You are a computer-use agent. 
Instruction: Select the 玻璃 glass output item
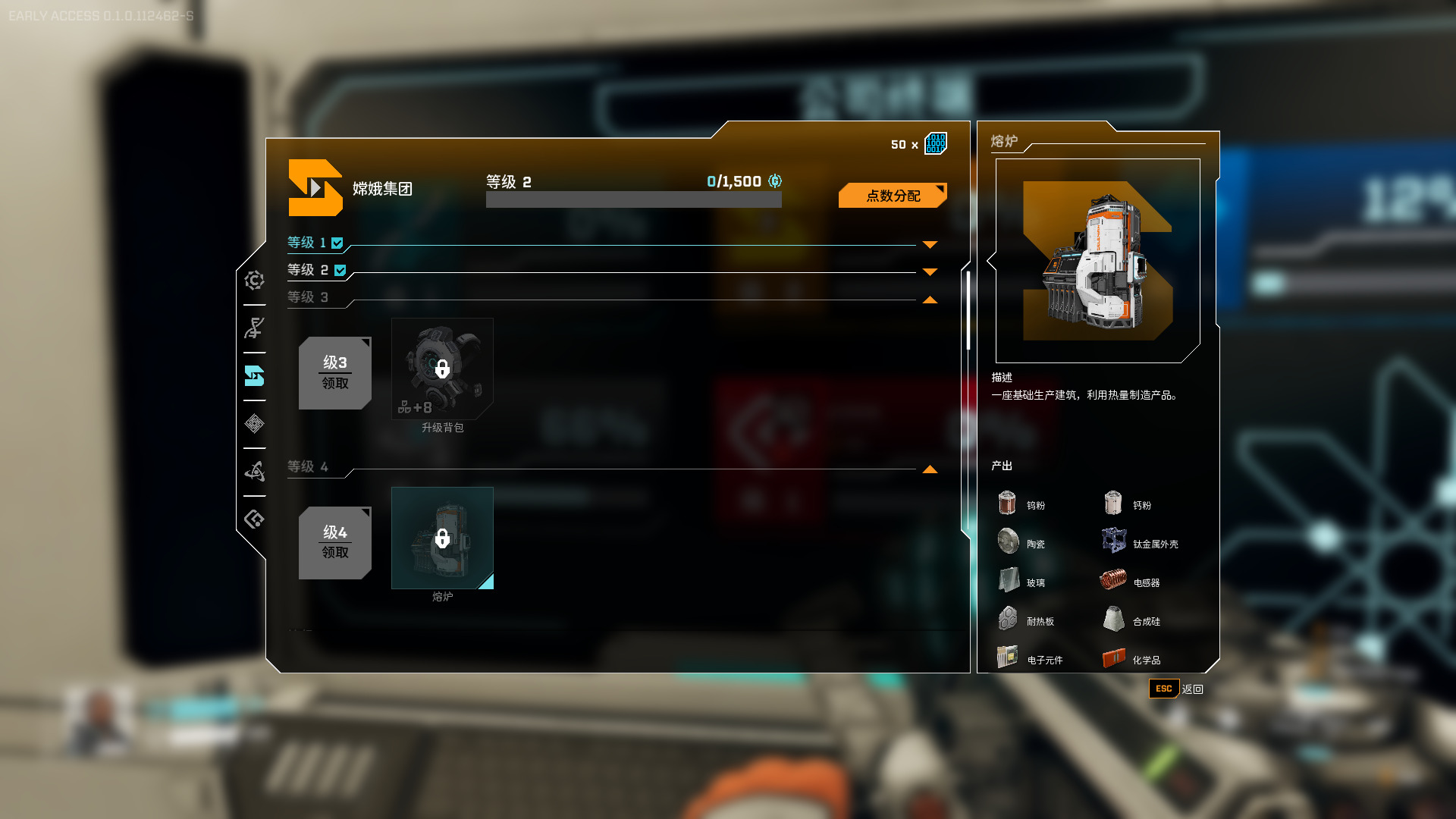pyautogui.click(x=1022, y=582)
